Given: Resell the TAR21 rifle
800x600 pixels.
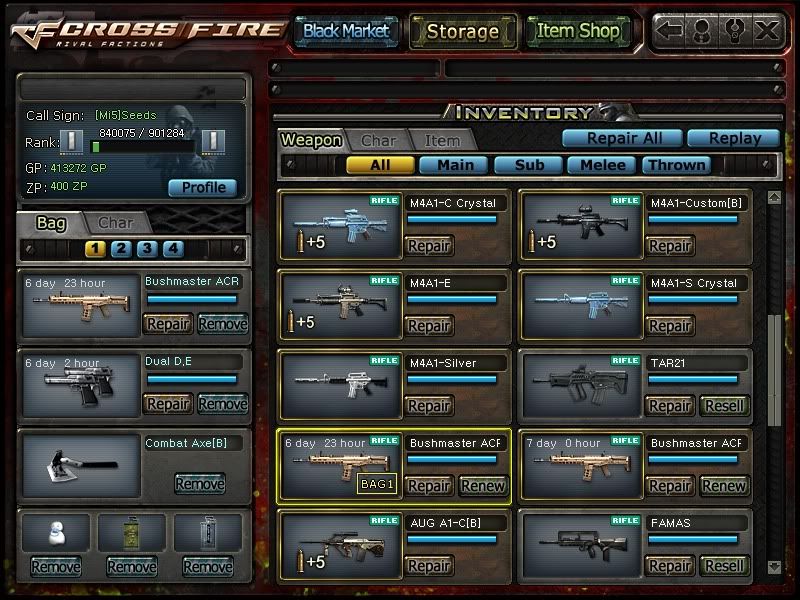Looking at the screenshot, I should click(x=723, y=406).
